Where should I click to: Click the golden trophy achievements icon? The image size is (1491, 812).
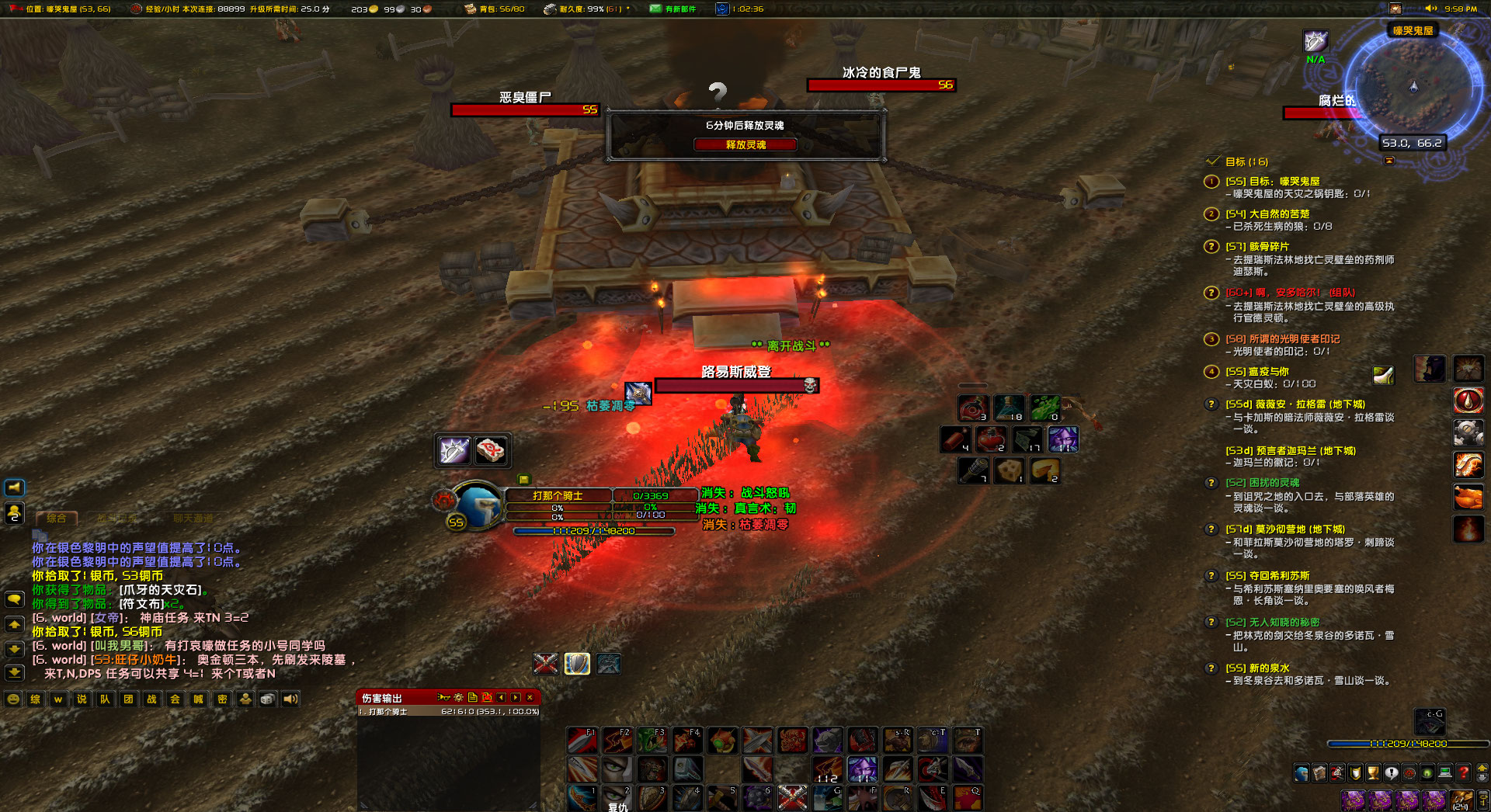[1372, 773]
